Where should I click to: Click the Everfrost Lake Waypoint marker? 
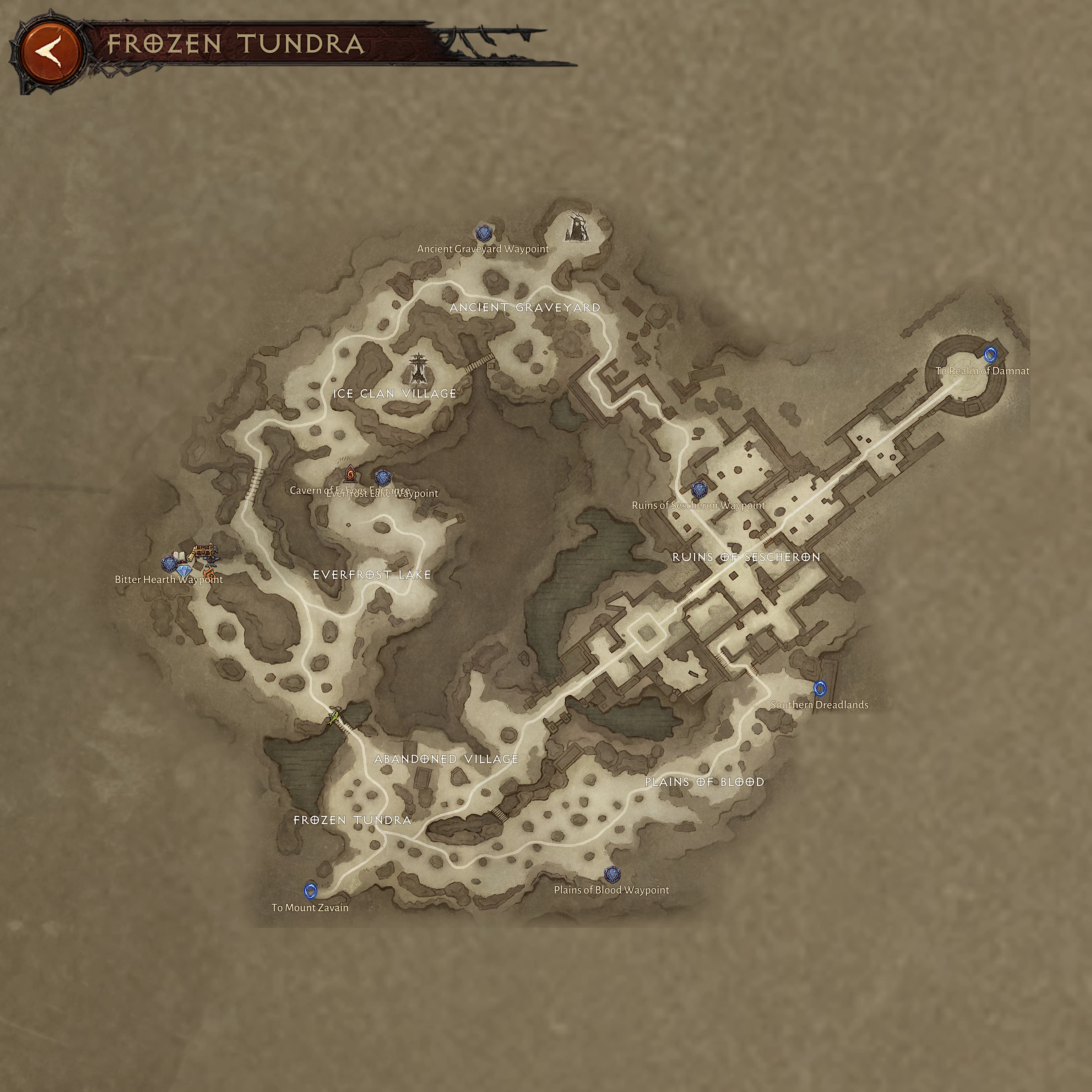tap(383, 478)
